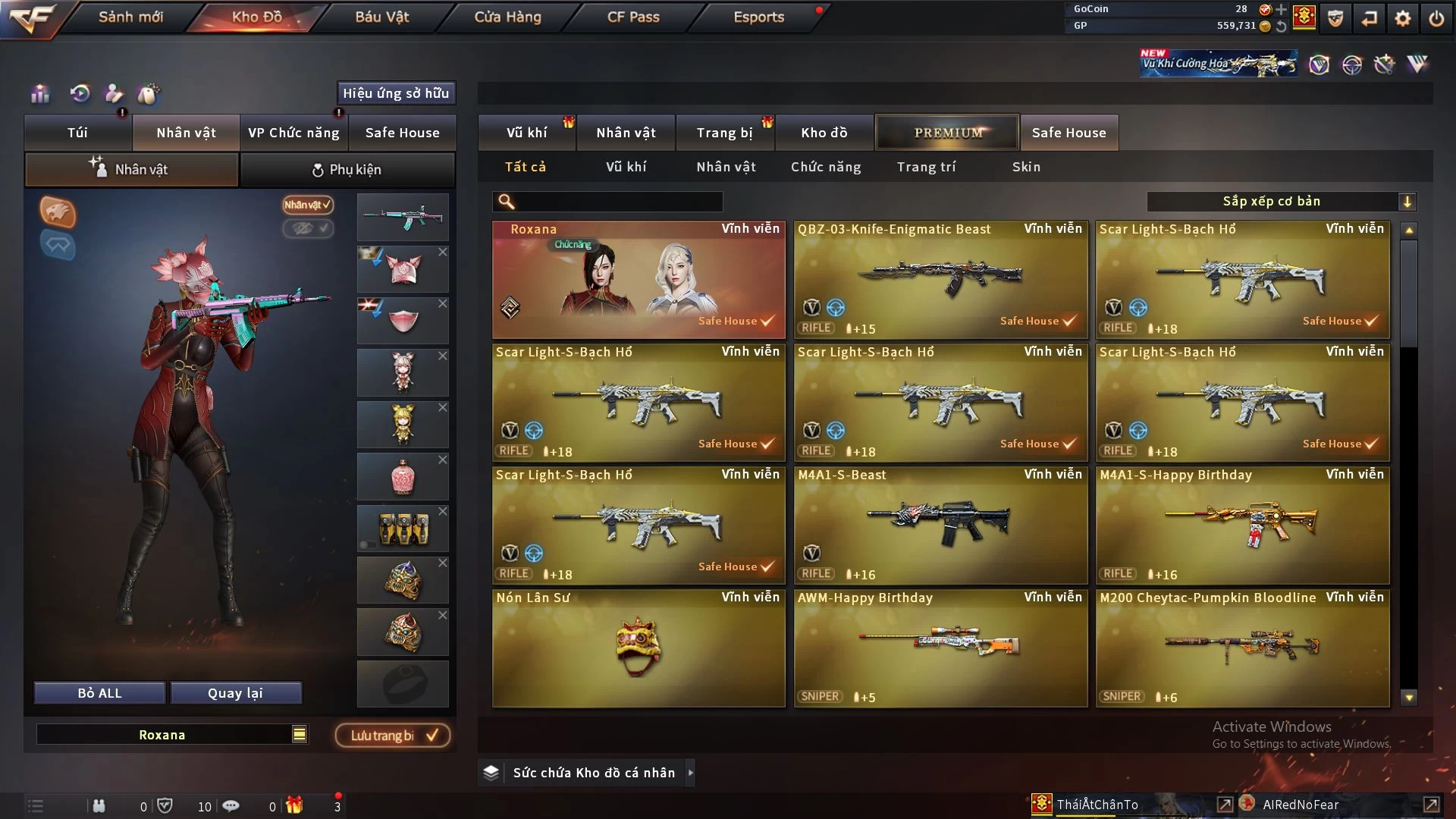Open the Esports menu
Image resolution: width=1456 pixels, height=819 pixels.
(x=758, y=17)
